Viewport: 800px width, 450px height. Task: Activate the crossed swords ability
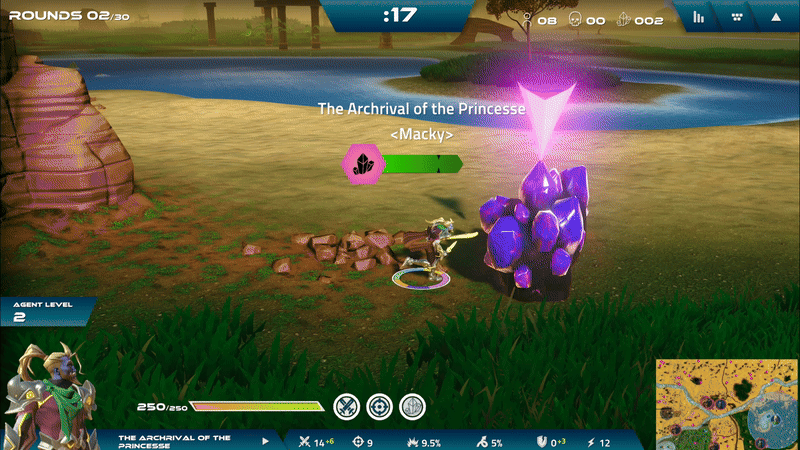click(x=346, y=406)
